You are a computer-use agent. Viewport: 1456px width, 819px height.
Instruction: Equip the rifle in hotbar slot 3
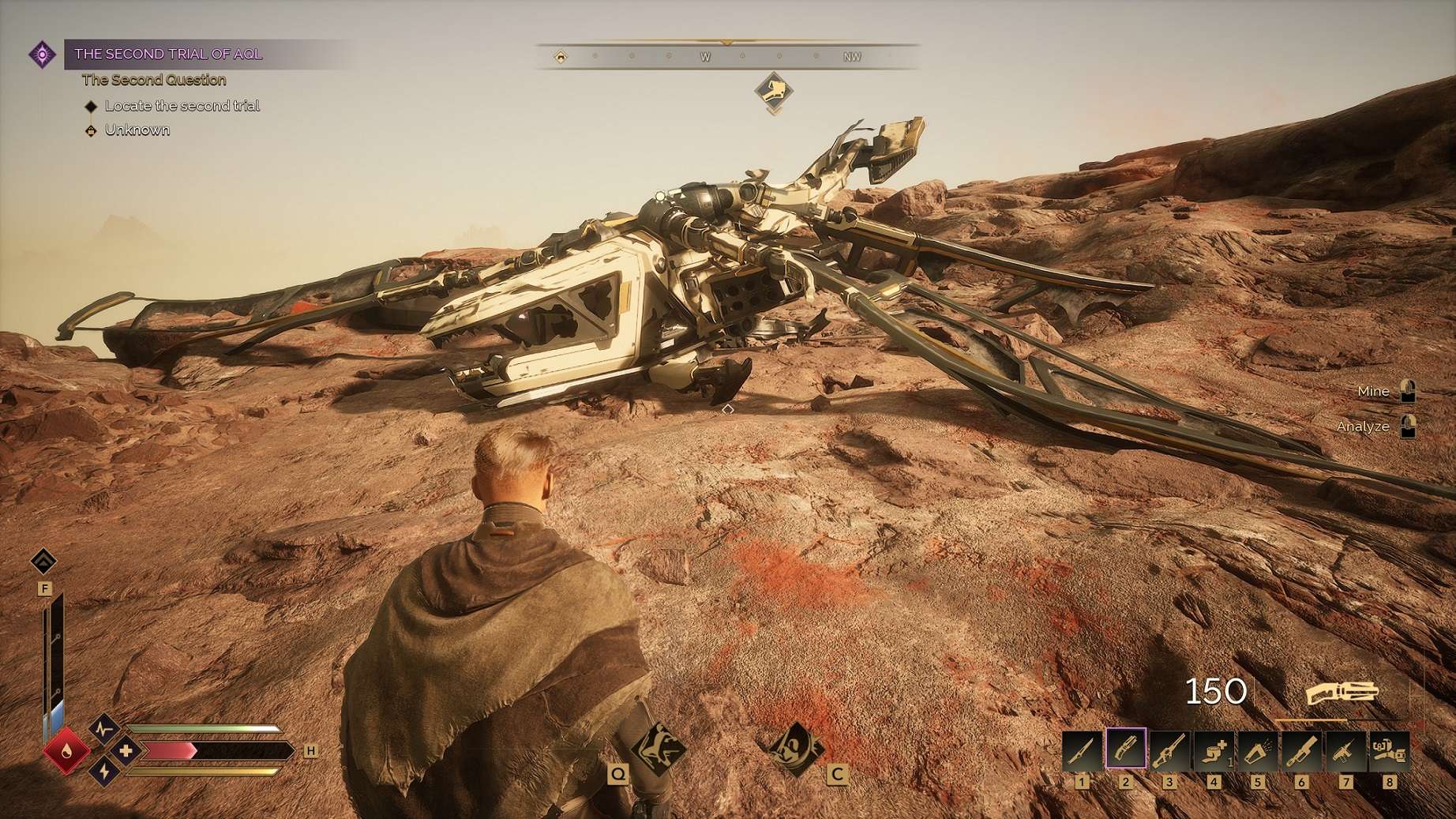point(1169,750)
